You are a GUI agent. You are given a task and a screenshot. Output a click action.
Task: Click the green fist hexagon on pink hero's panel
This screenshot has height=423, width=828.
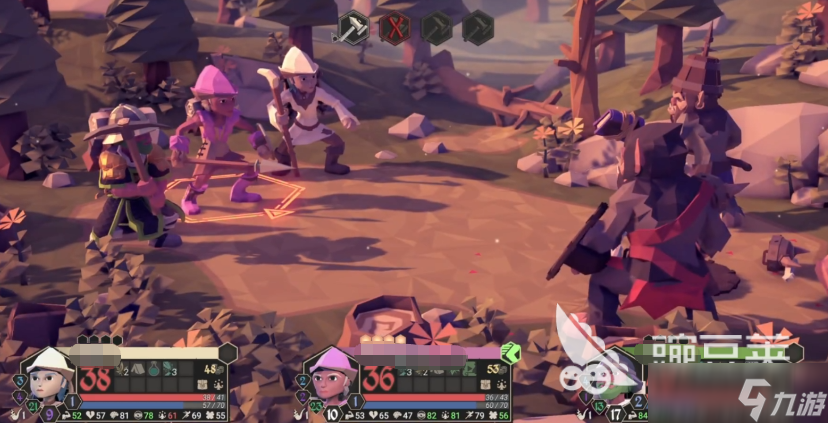pyautogui.click(x=510, y=351)
